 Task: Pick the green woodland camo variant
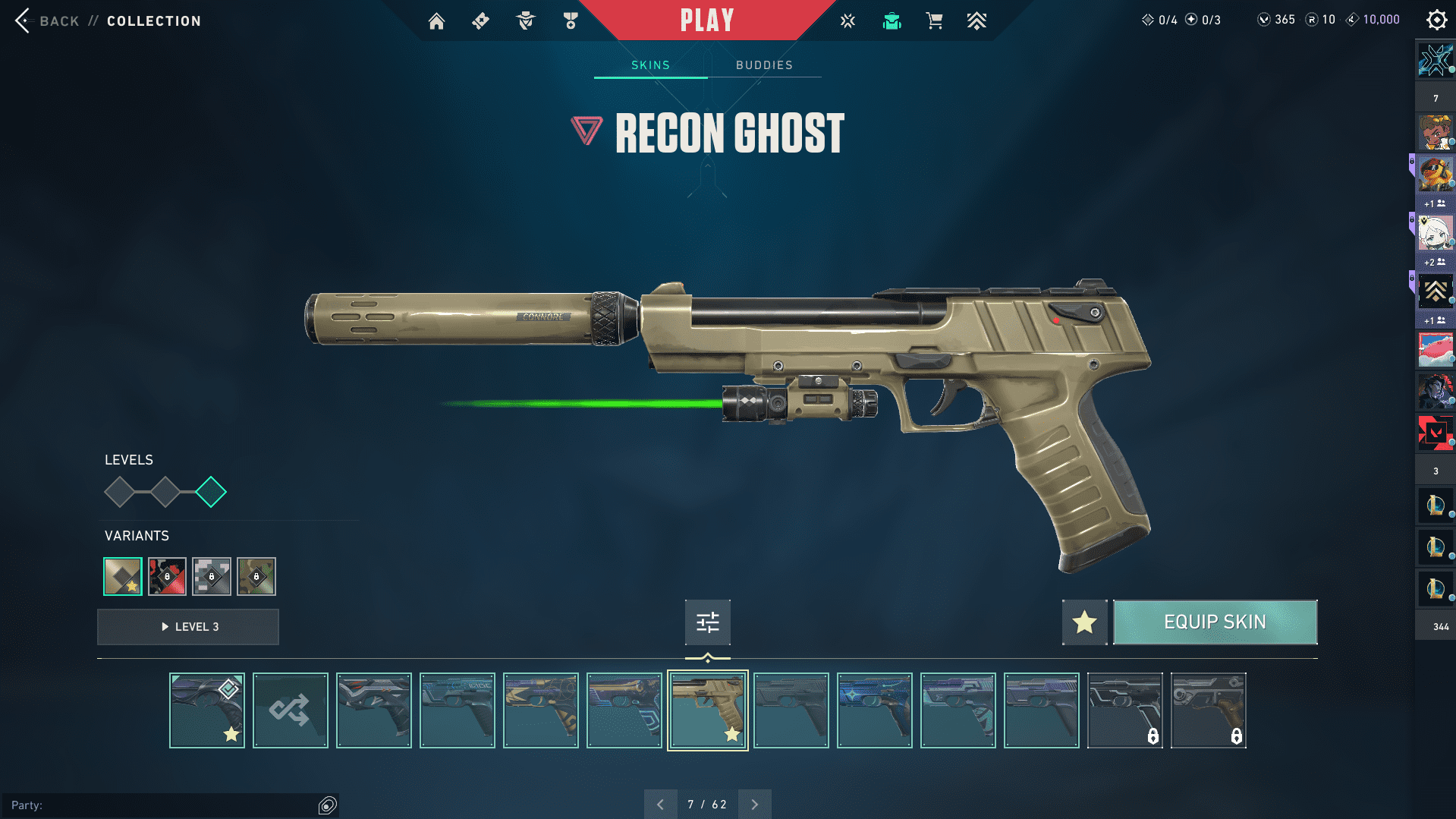[256, 577]
